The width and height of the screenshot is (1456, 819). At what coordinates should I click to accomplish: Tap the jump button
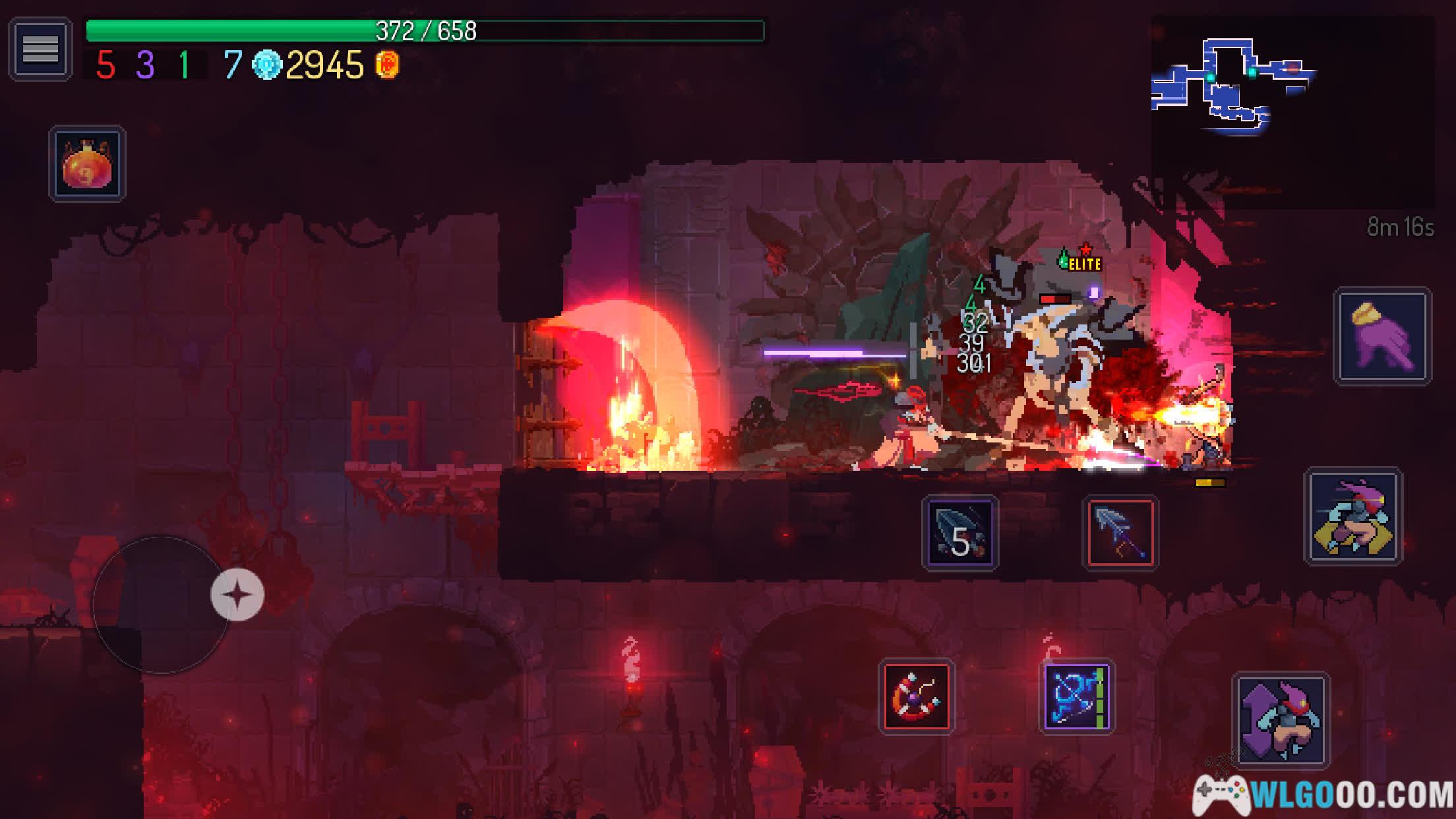pyautogui.click(x=1280, y=720)
